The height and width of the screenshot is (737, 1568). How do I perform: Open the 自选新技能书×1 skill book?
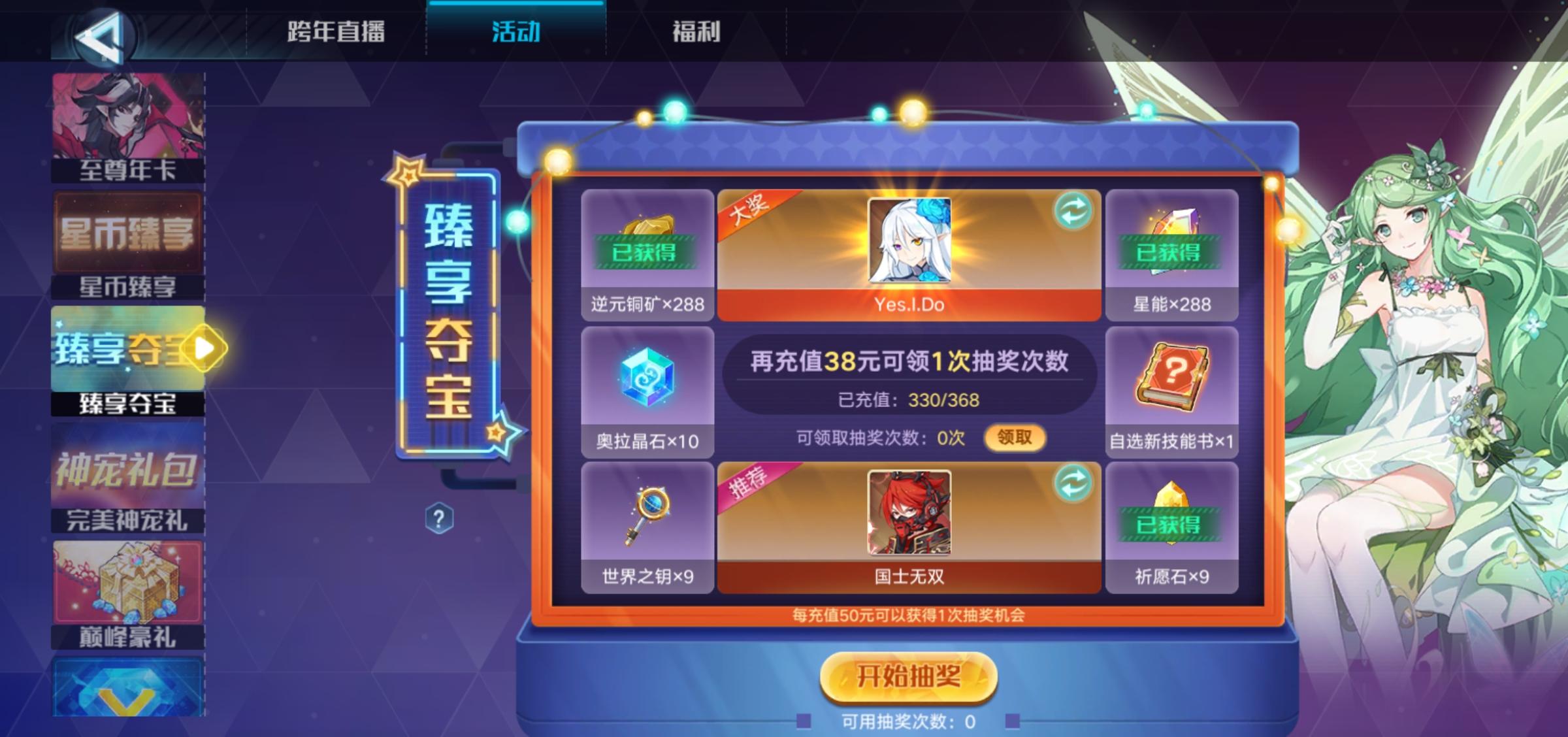click(x=1171, y=385)
